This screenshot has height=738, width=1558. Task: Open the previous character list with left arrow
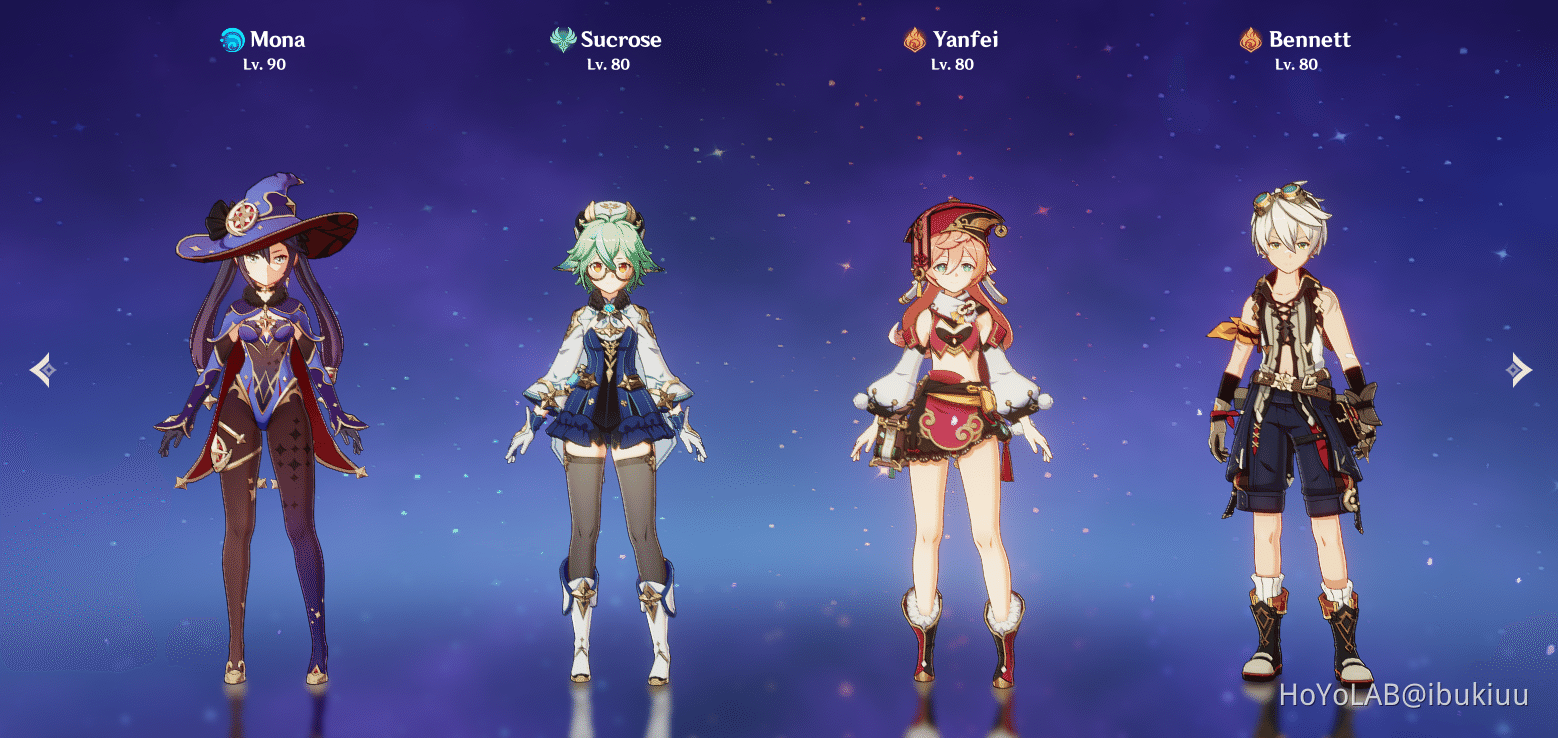[x=42, y=370]
